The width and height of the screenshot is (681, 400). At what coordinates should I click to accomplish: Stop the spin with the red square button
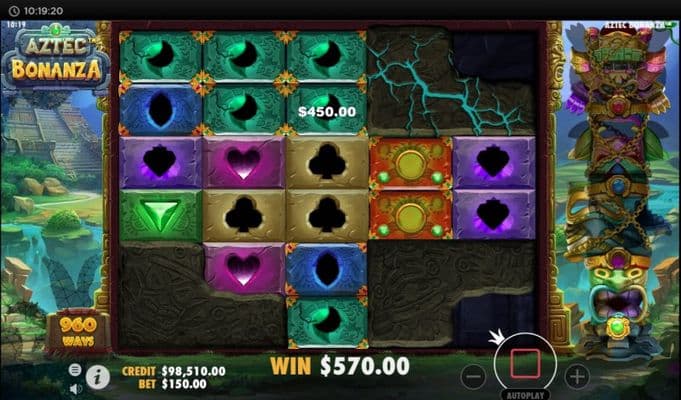click(x=525, y=364)
